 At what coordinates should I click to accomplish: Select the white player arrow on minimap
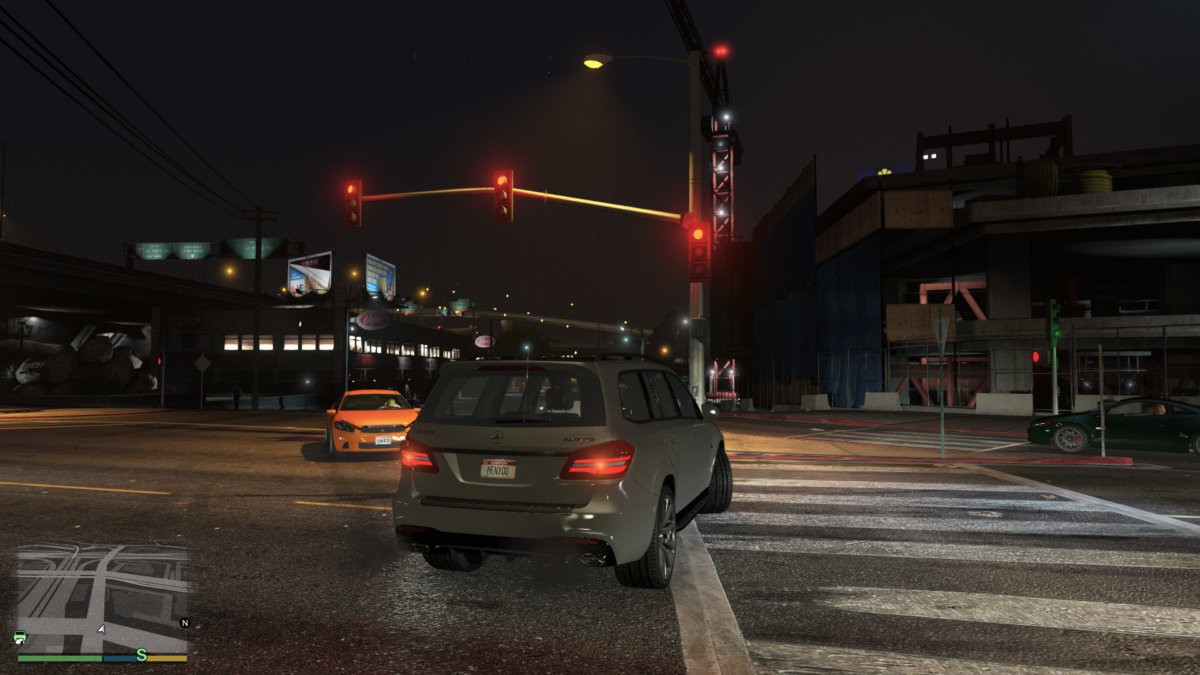point(100,629)
